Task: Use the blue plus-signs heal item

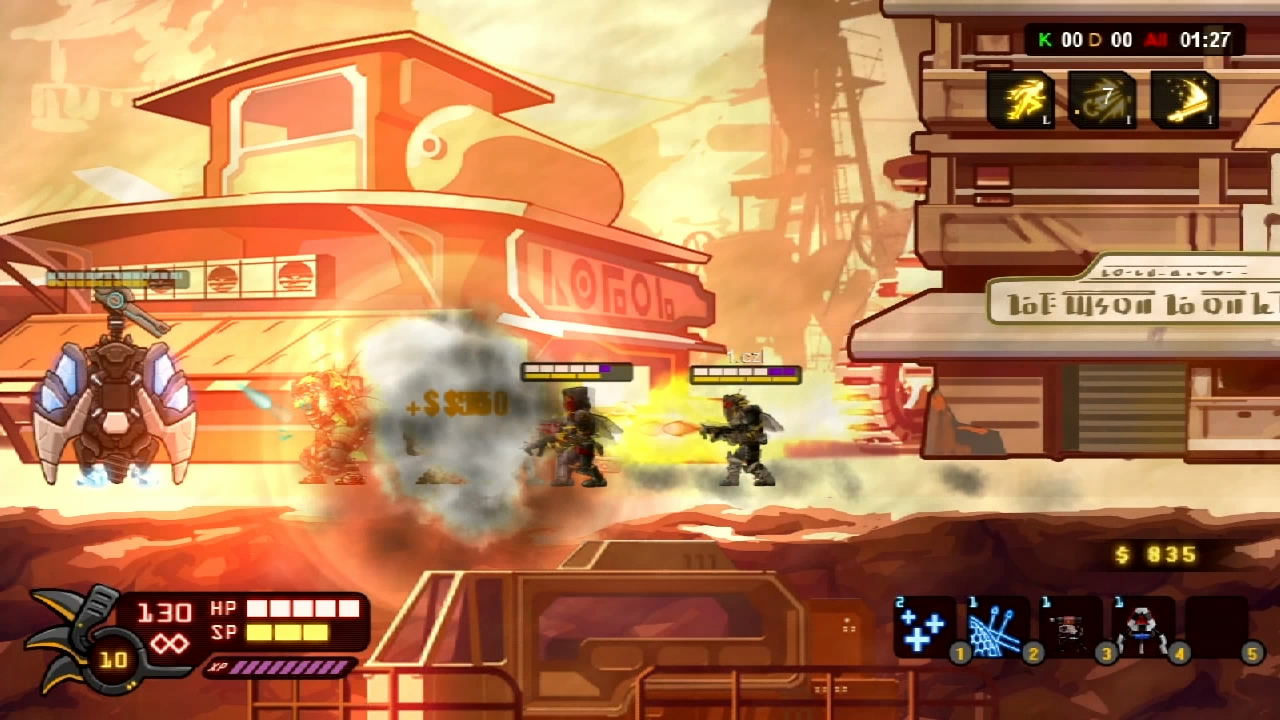Action: 922,627
